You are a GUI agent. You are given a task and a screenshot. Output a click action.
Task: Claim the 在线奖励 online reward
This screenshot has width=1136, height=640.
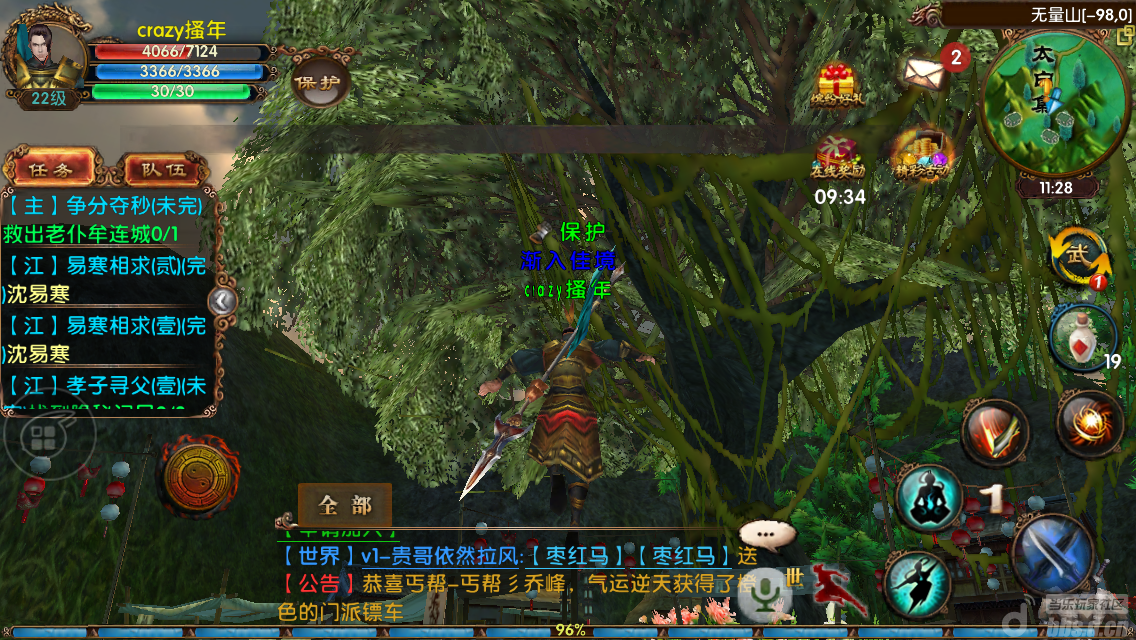pyautogui.click(x=837, y=157)
